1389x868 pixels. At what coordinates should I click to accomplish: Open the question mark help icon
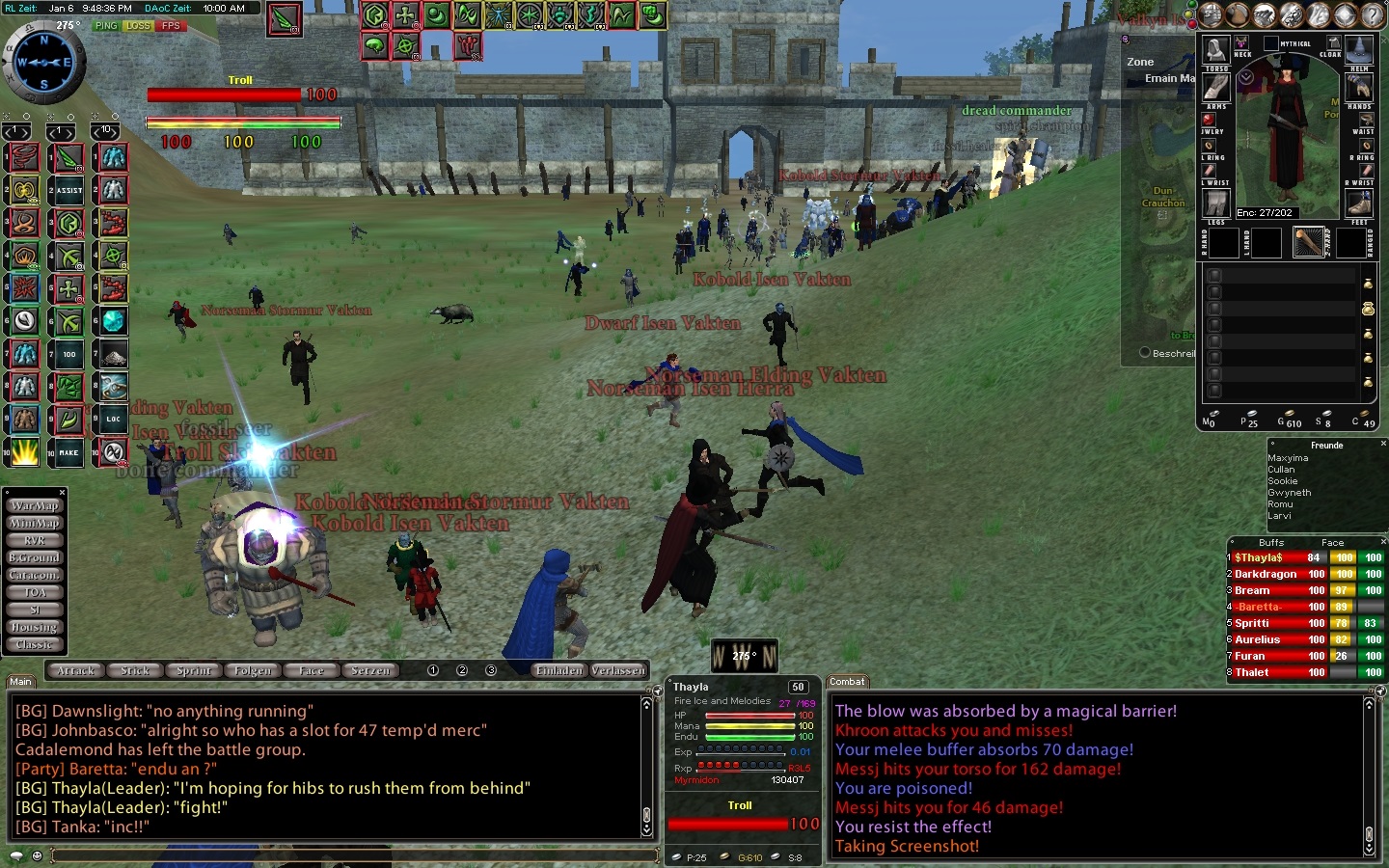coord(1372,14)
